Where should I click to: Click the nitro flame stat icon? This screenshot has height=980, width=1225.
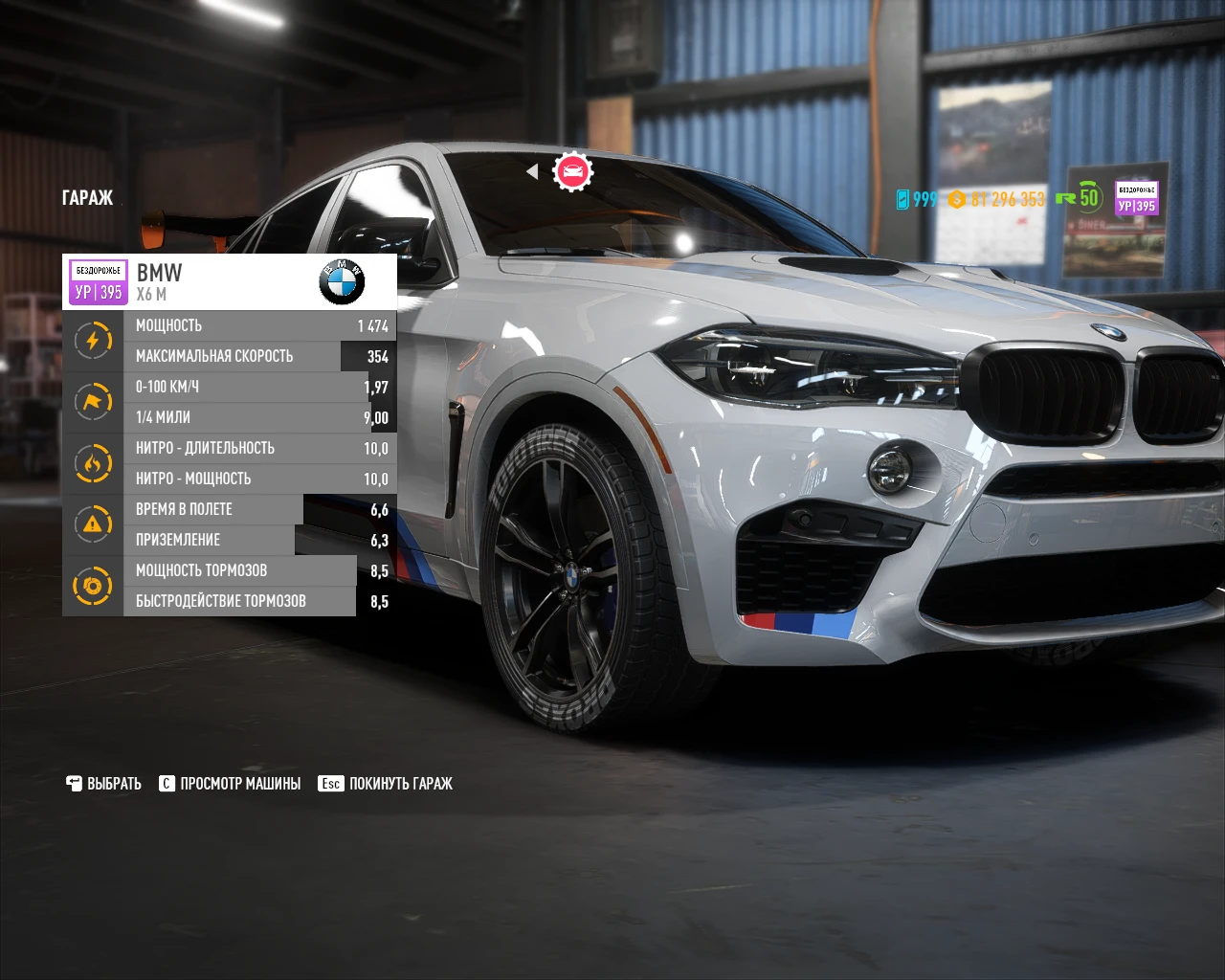(x=93, y=463)
